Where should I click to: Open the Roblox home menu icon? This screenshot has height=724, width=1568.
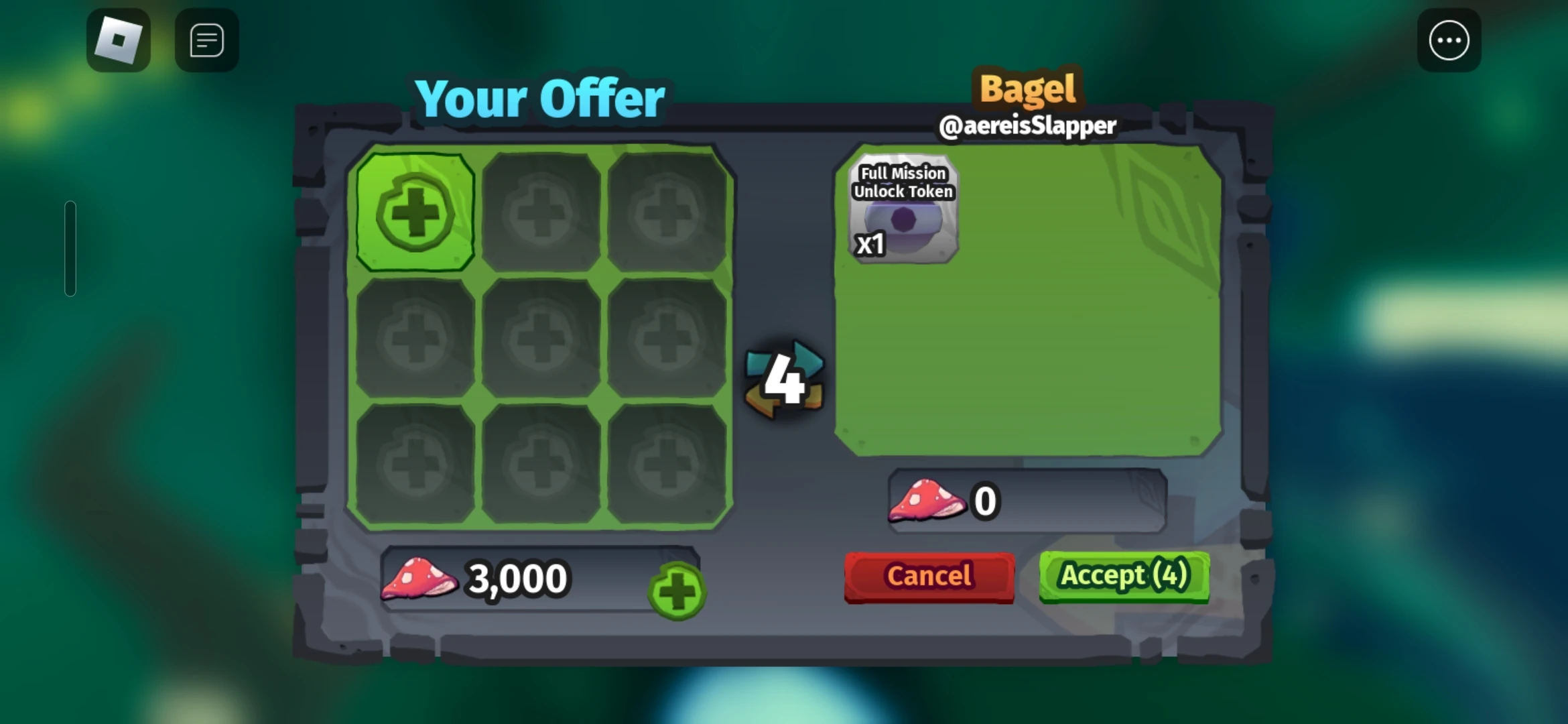point(118,40)
